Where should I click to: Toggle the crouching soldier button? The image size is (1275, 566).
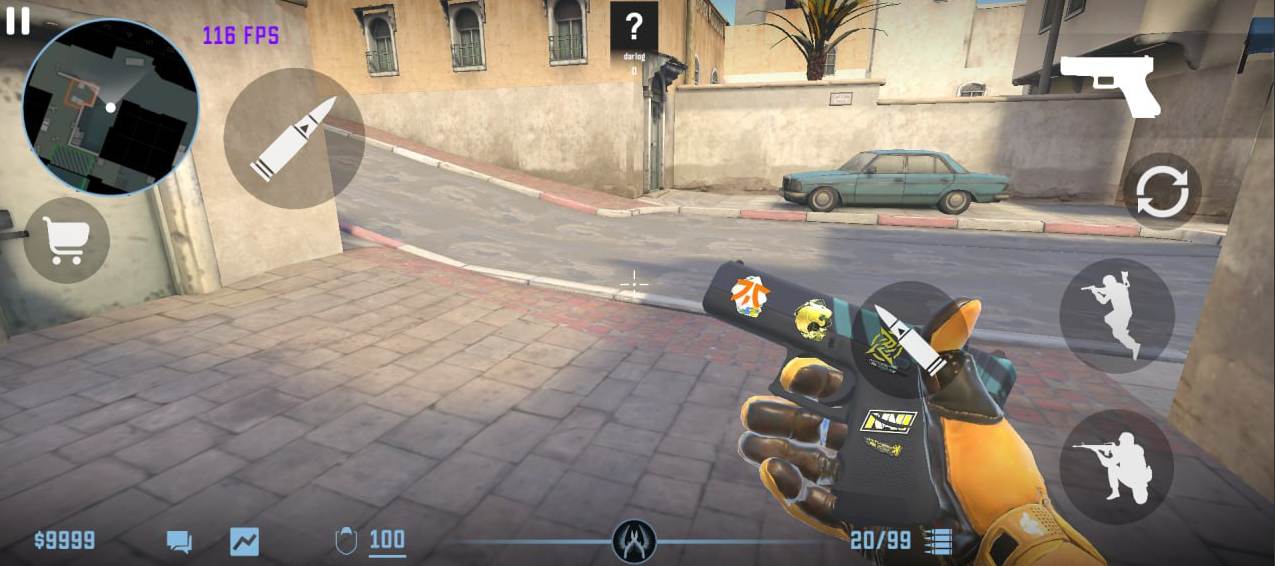1116,466
